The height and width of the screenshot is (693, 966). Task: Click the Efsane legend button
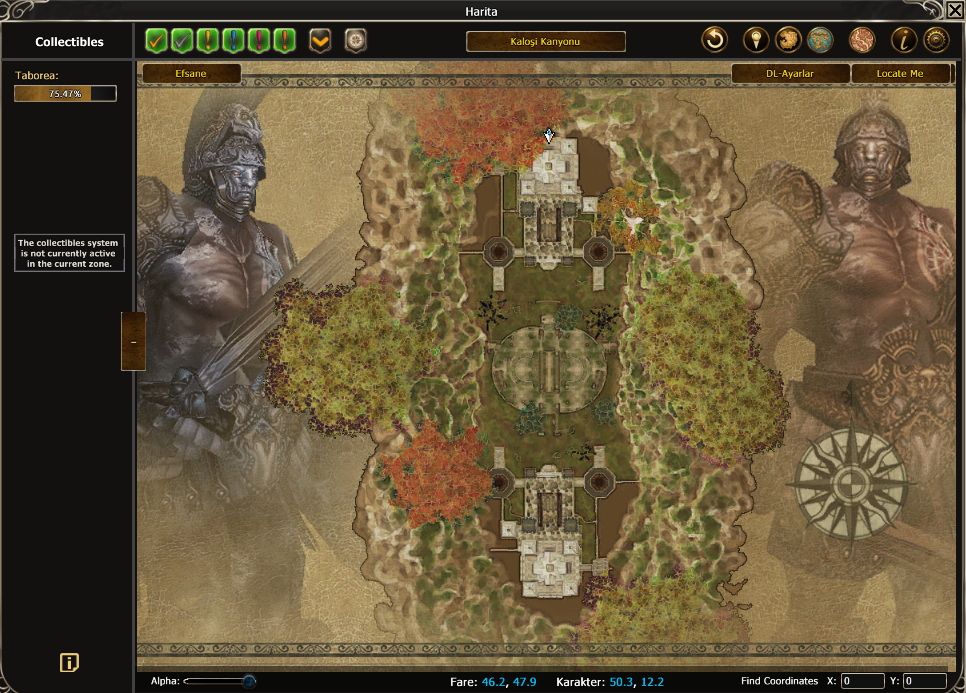191,73
